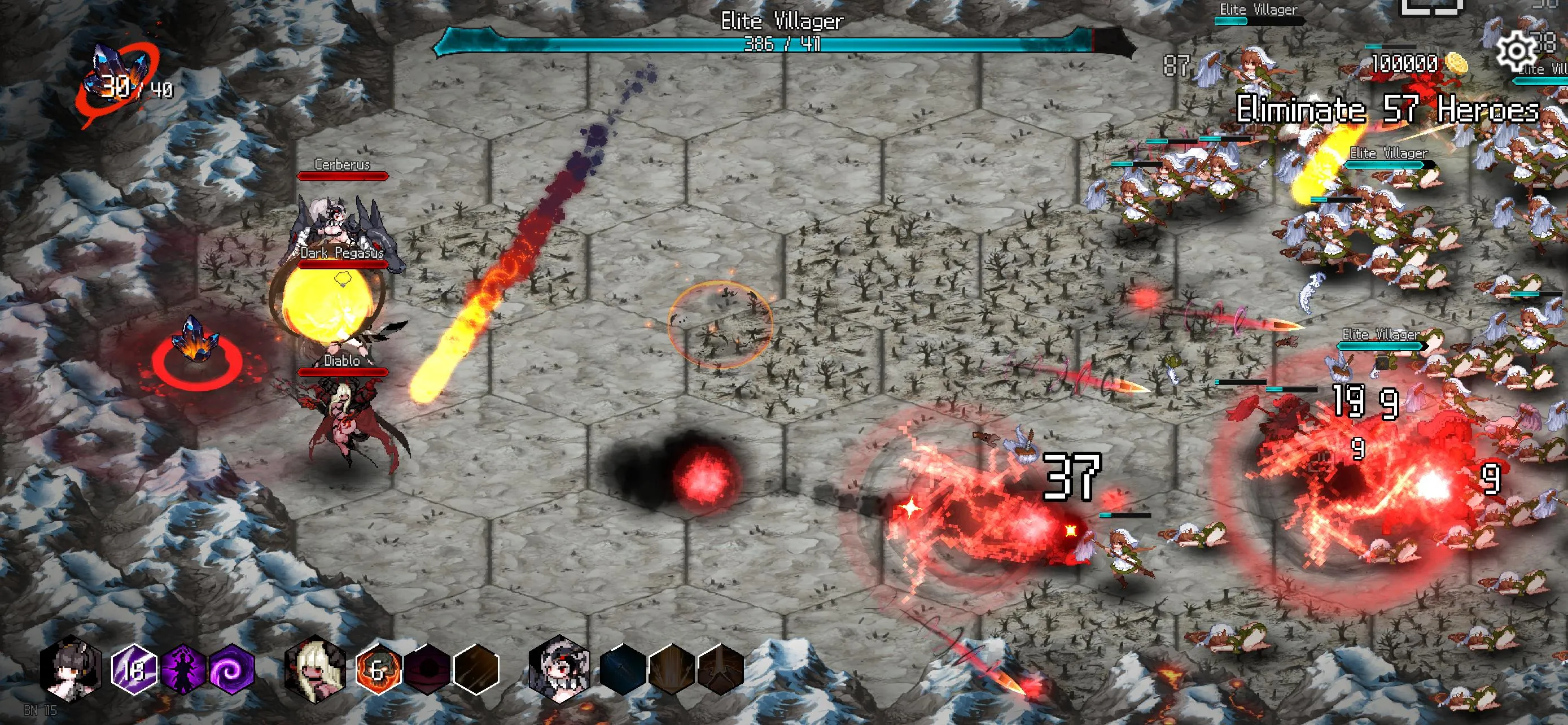The width and height of the screenshot is (1568, 725).
Task: Activate the purple slash skill showing 18
Action: click(134, 670)
